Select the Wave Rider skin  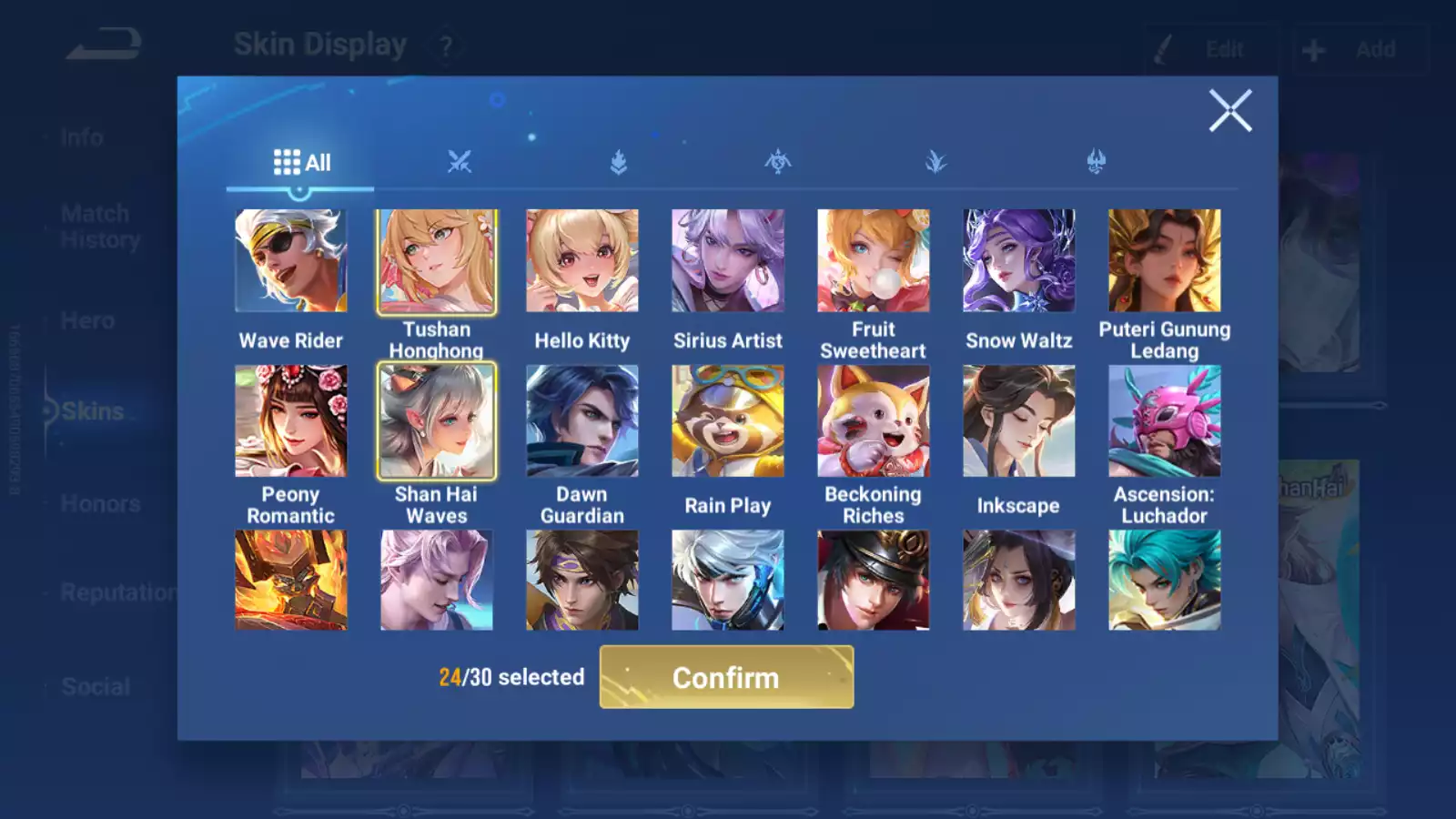(290, 261)
